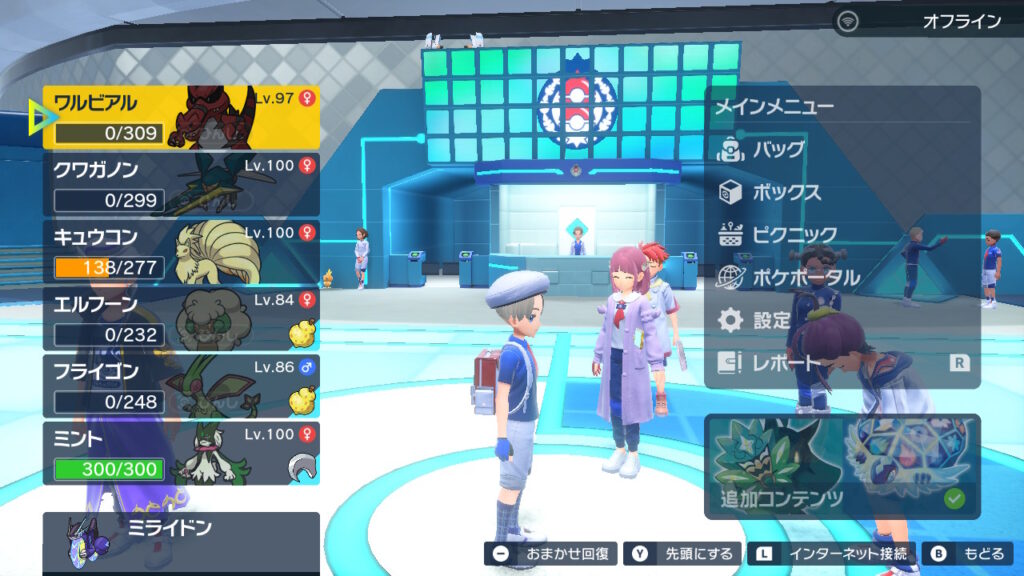
Task: Open ボックス from the main menu
Action: pos(786,192)
